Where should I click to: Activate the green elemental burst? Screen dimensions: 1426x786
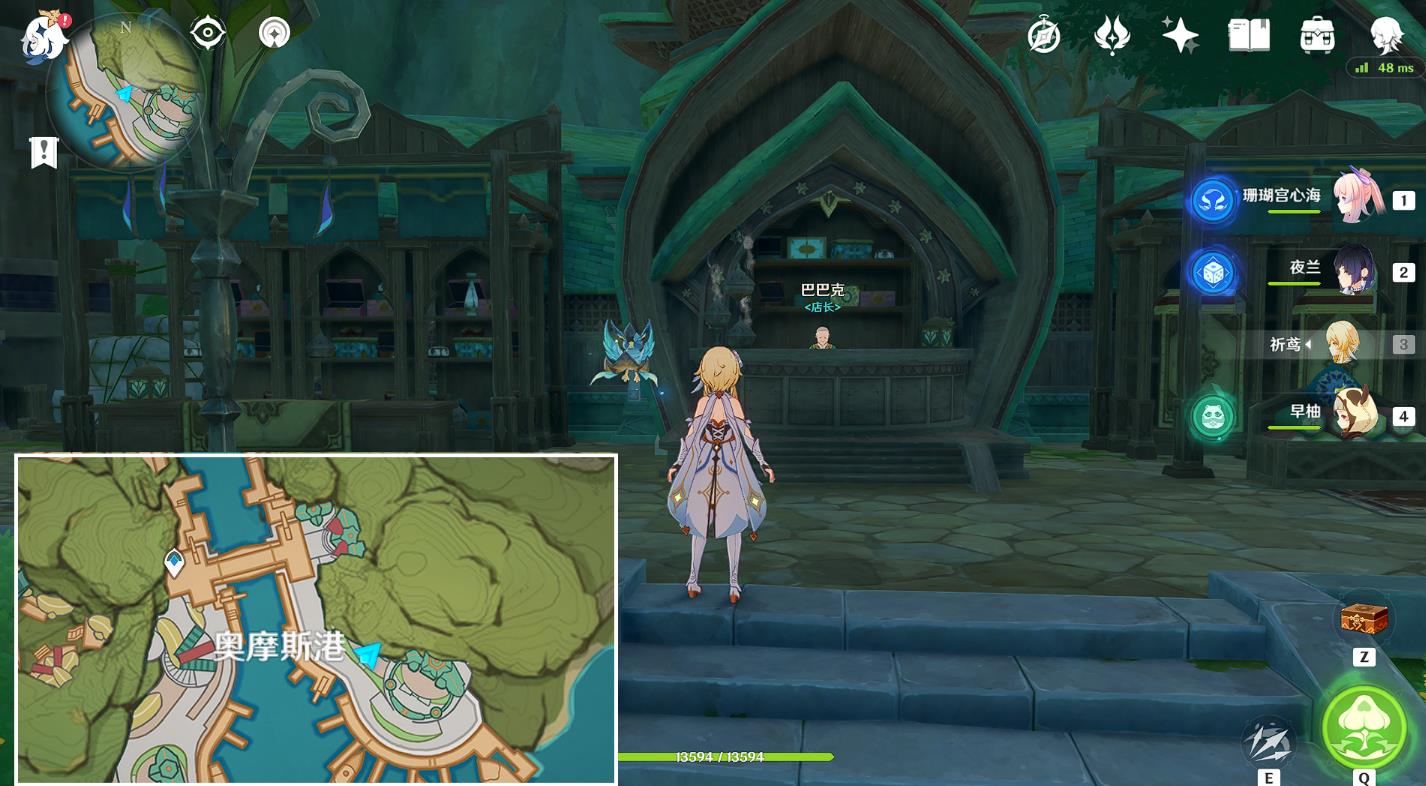pyautogui.click(x=1364, y=727)
